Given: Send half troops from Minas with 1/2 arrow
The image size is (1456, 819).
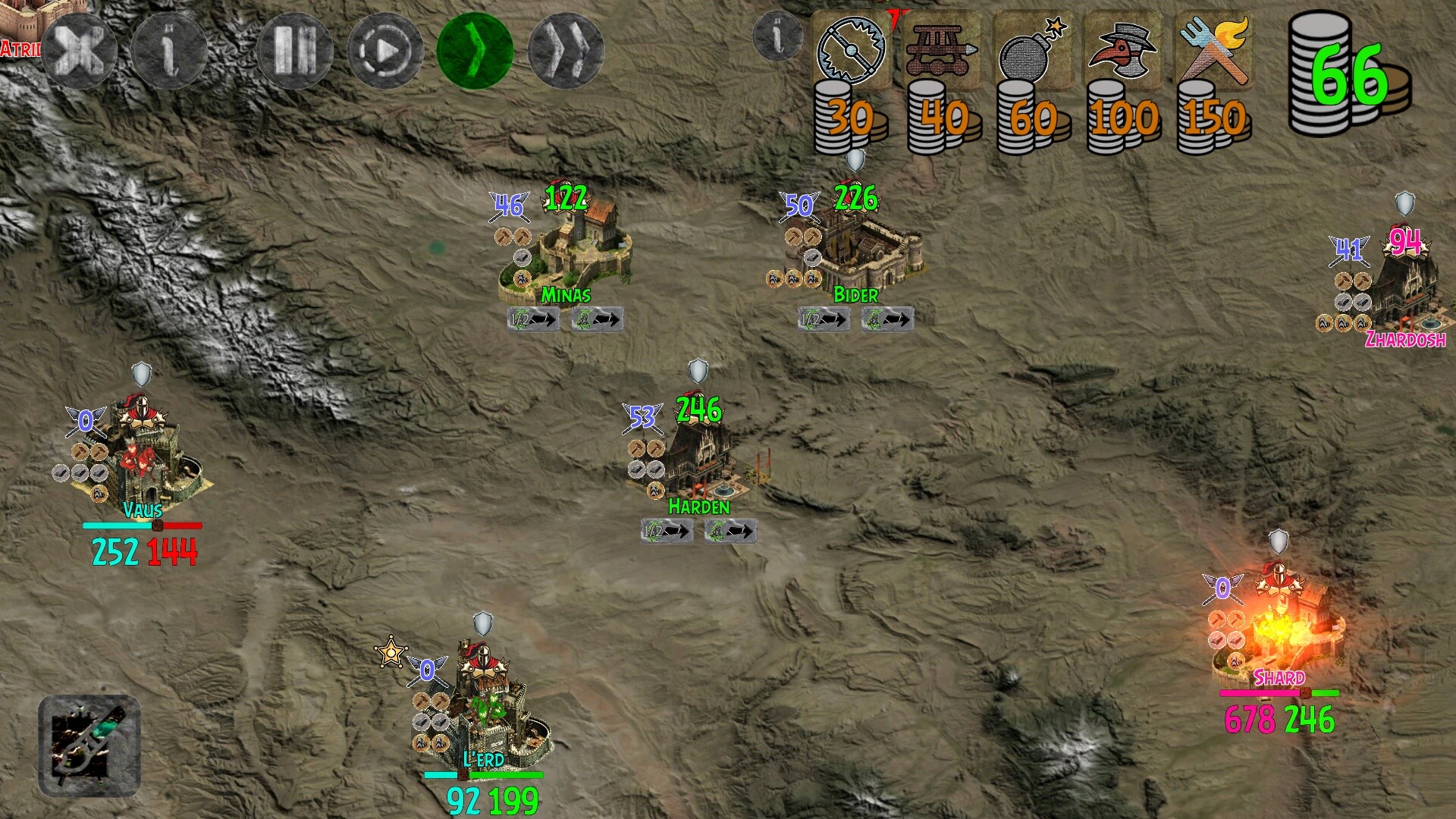Looking at the screenshot, I should click(532, 318).
